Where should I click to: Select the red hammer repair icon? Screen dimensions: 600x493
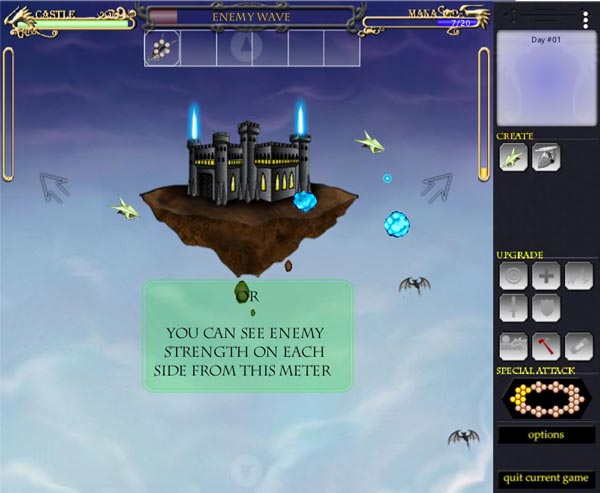(x=546, y=346)
